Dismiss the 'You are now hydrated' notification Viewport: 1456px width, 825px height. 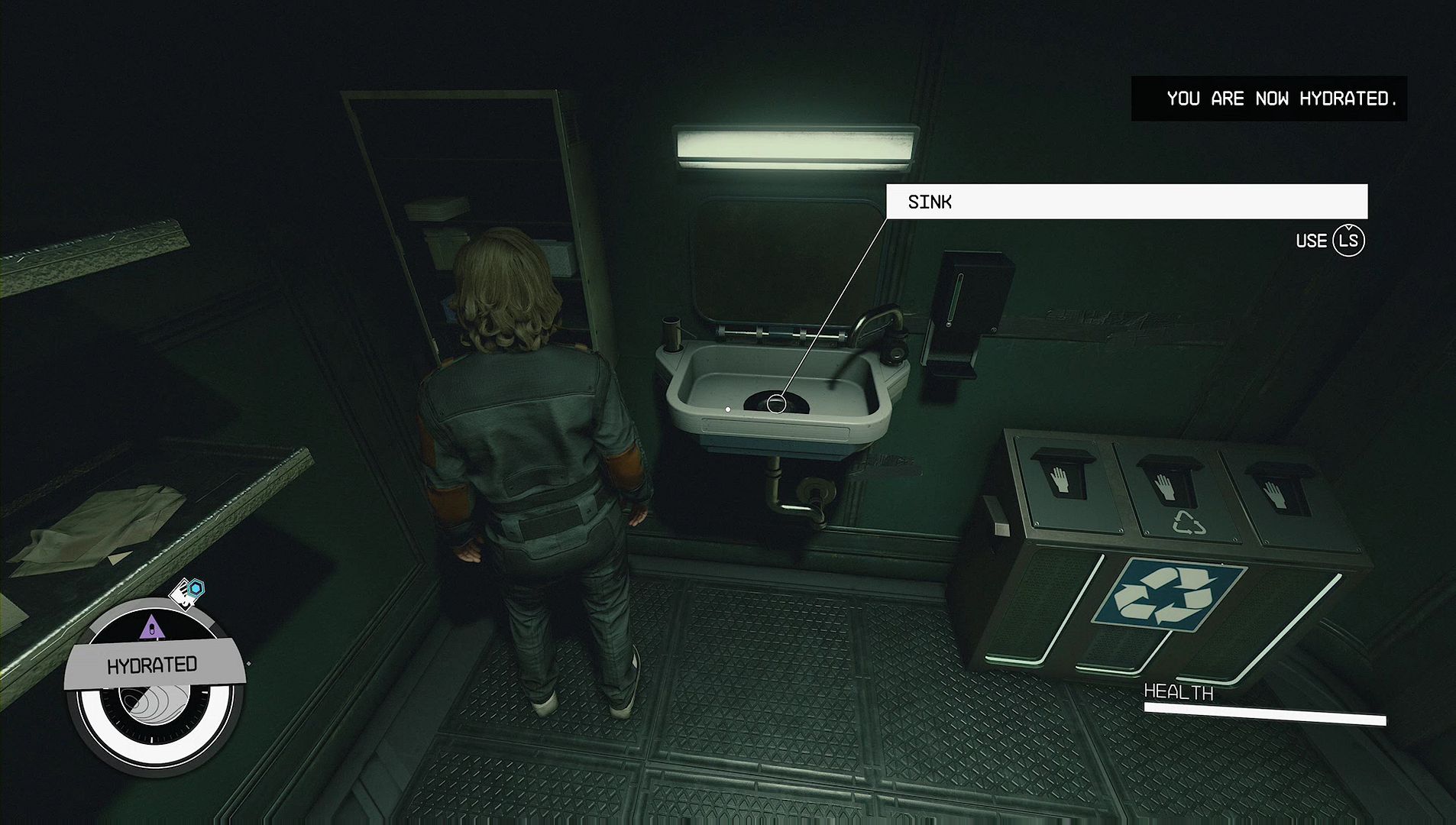point(1268,99)
